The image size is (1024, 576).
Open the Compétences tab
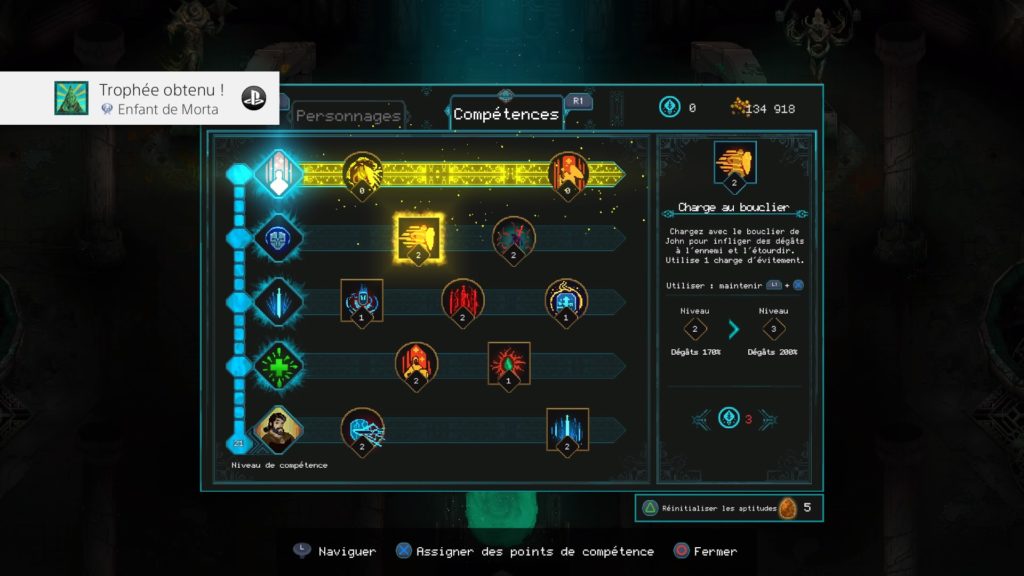(506, 114)
